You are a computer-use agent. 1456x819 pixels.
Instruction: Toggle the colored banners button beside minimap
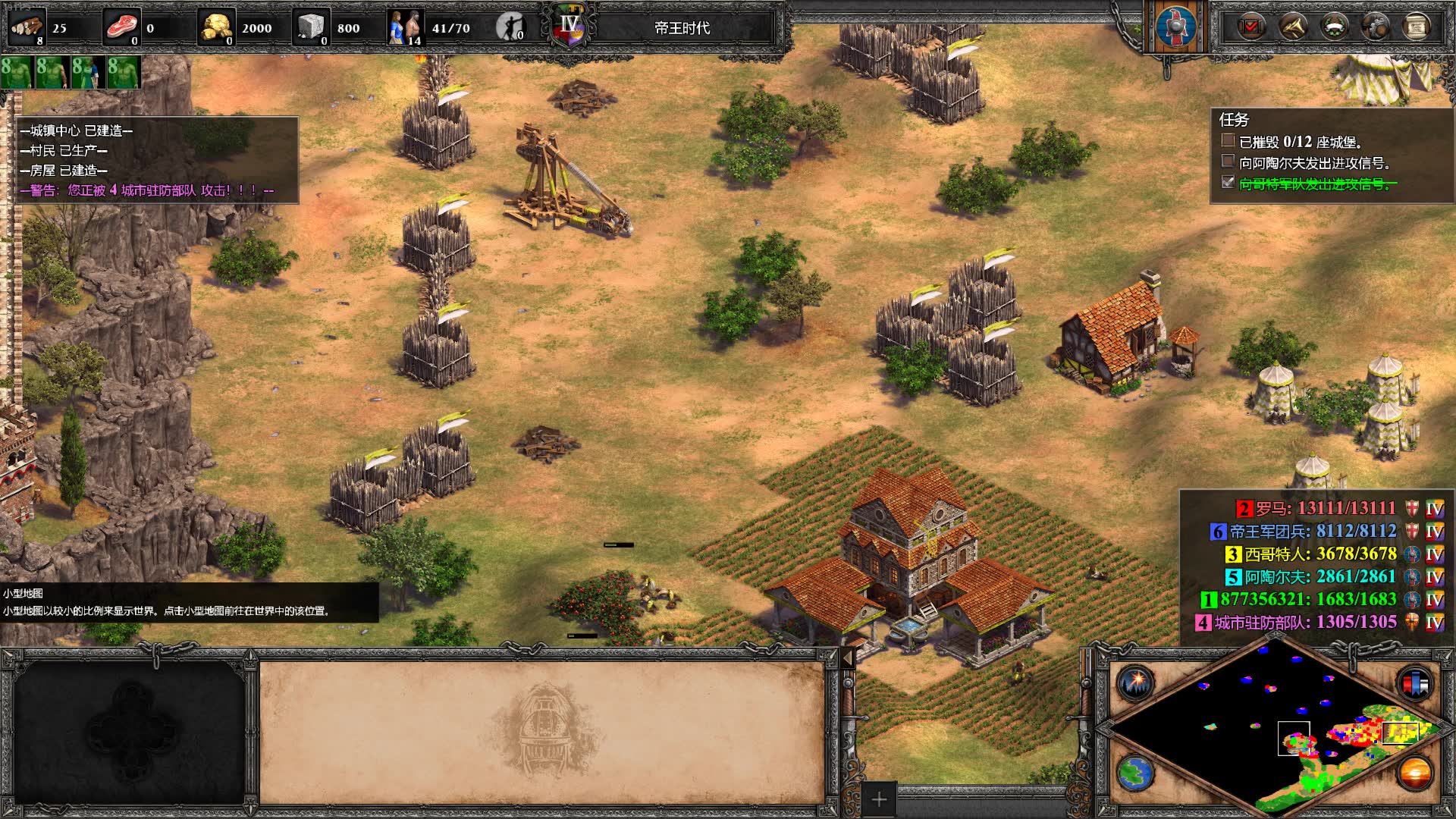(x=1414, y=683)
